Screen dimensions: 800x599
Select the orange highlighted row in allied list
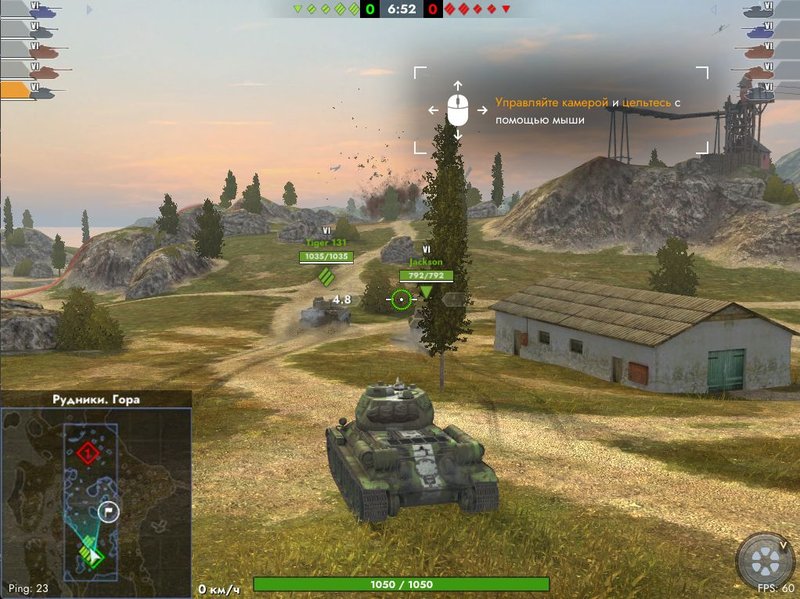(30, 91)
